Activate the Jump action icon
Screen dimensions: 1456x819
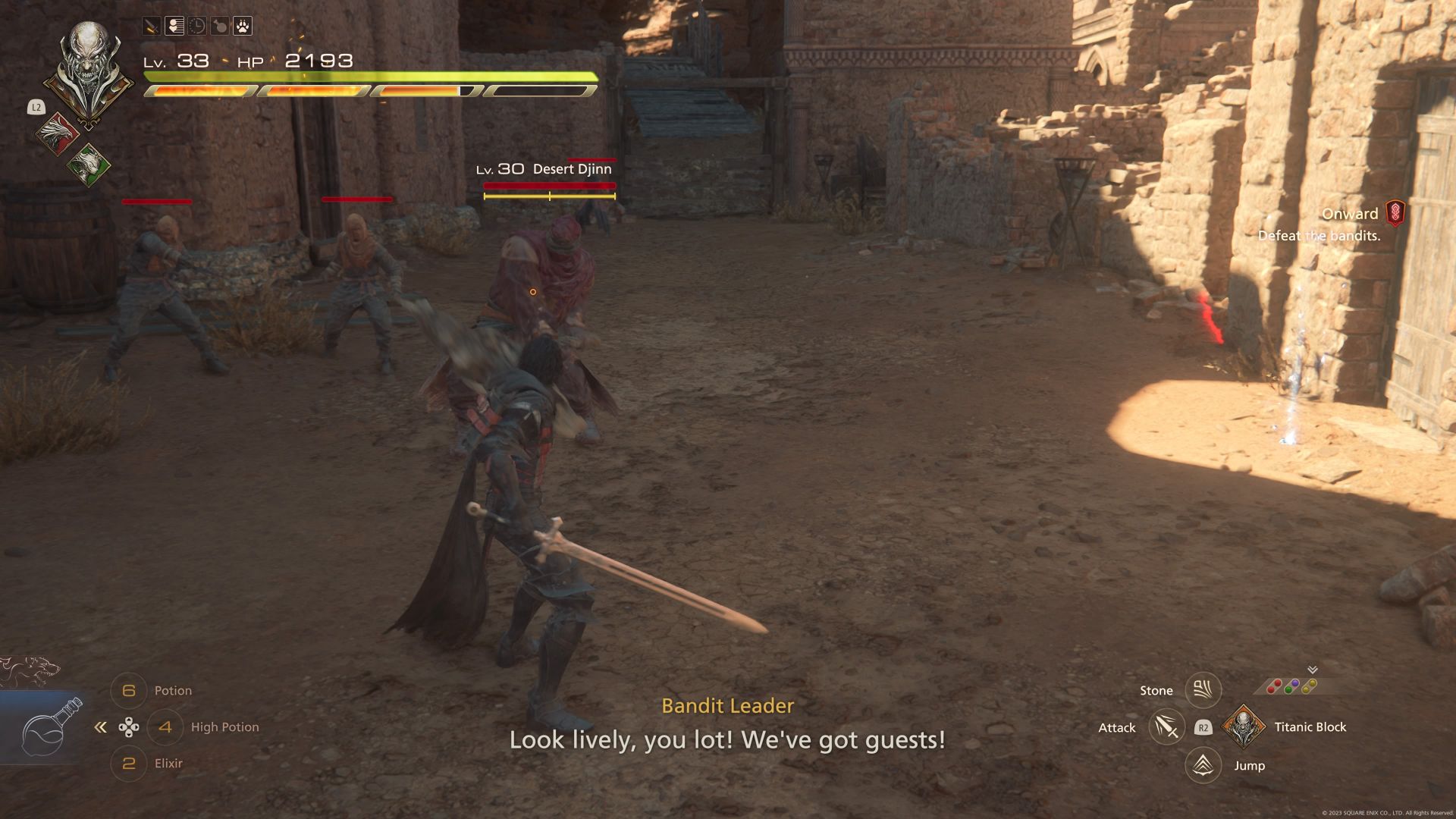click(x=1203, y=765)
